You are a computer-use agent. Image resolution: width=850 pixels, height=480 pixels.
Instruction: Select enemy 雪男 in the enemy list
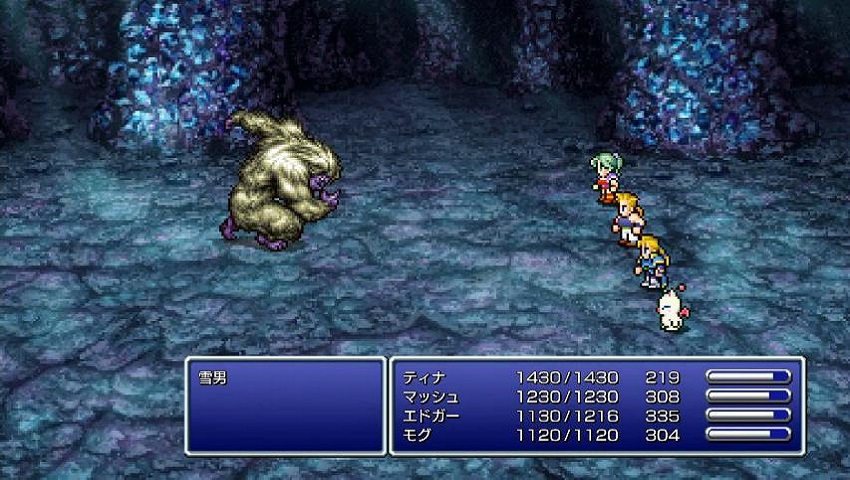pyautogui.click(x=215, y=379)
